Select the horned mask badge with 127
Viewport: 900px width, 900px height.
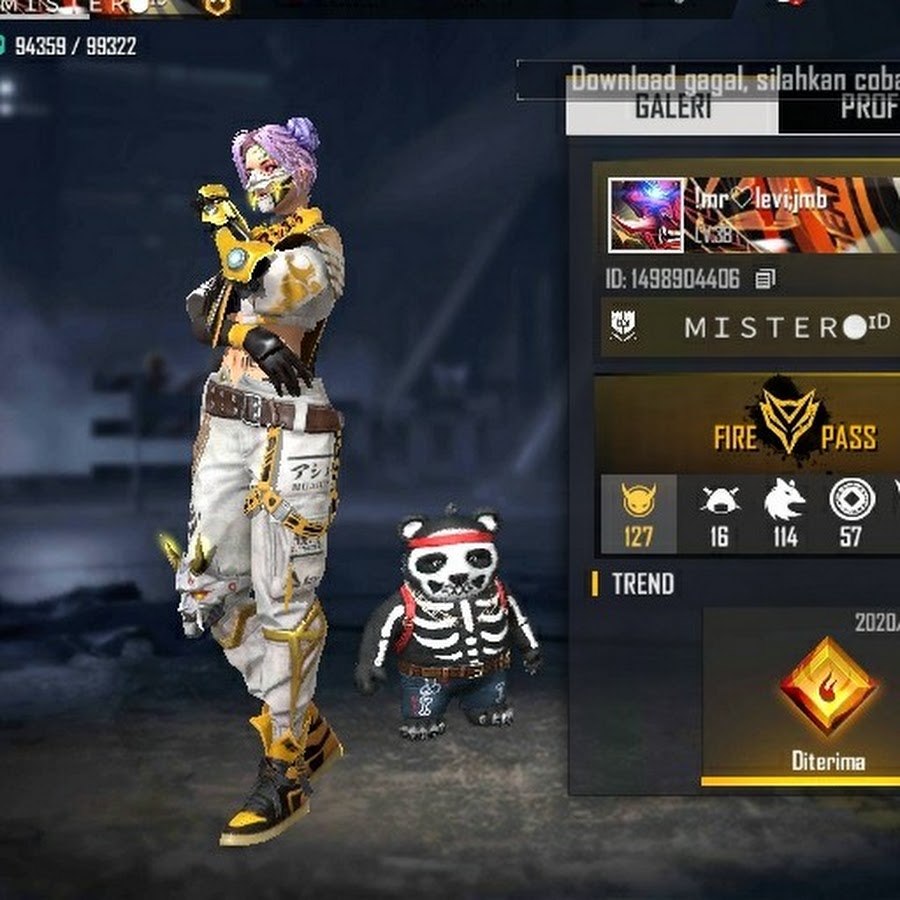tap(638, 514)
